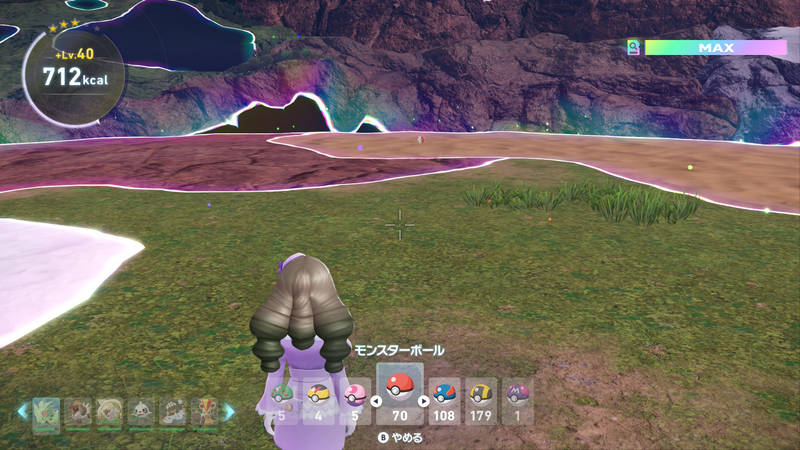The image size is (800, 450).
Task: Select the green Pokémon in the party bar
Action: [46, 412]
